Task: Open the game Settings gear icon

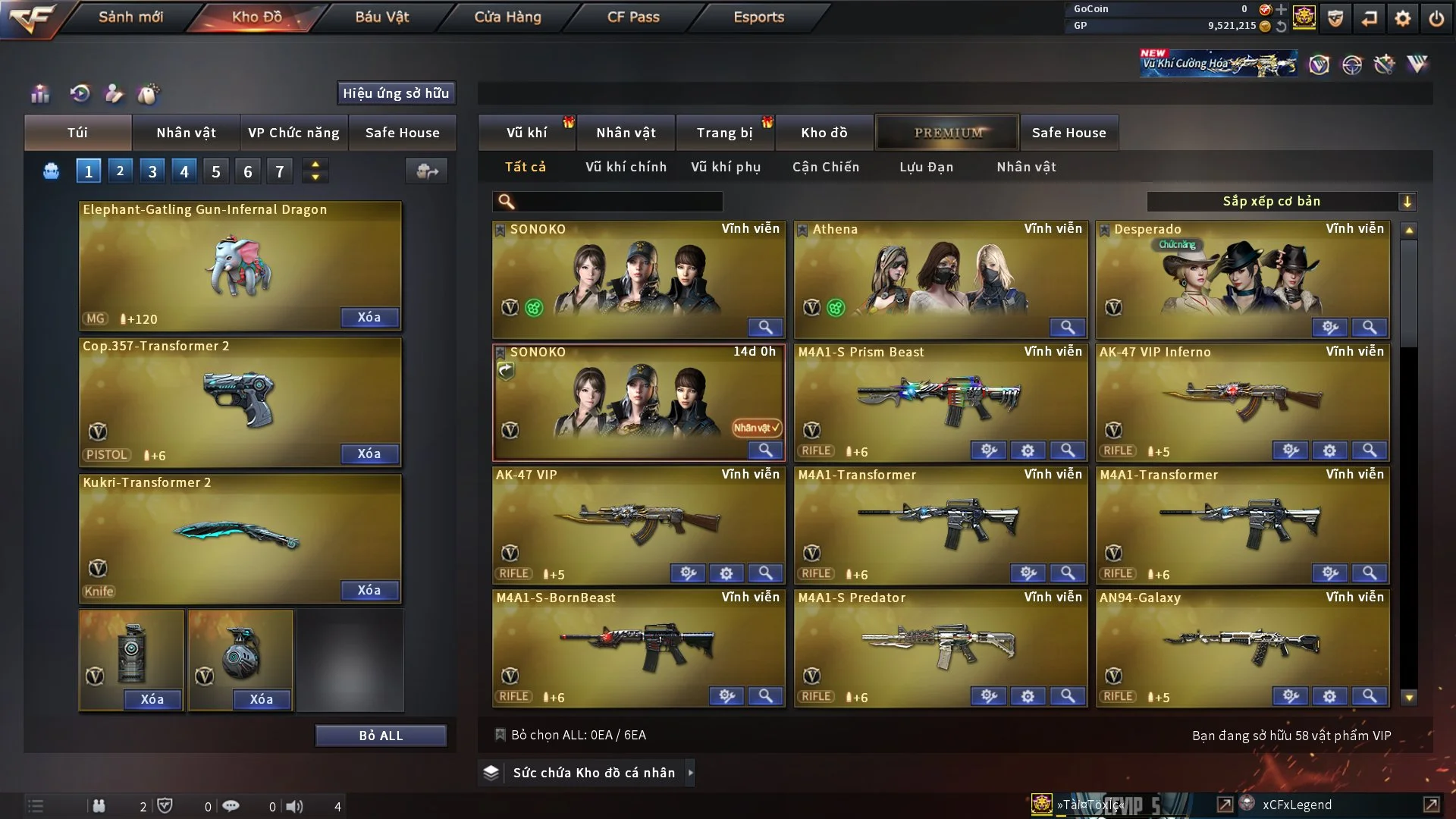Action: (x=1404, y=17)
